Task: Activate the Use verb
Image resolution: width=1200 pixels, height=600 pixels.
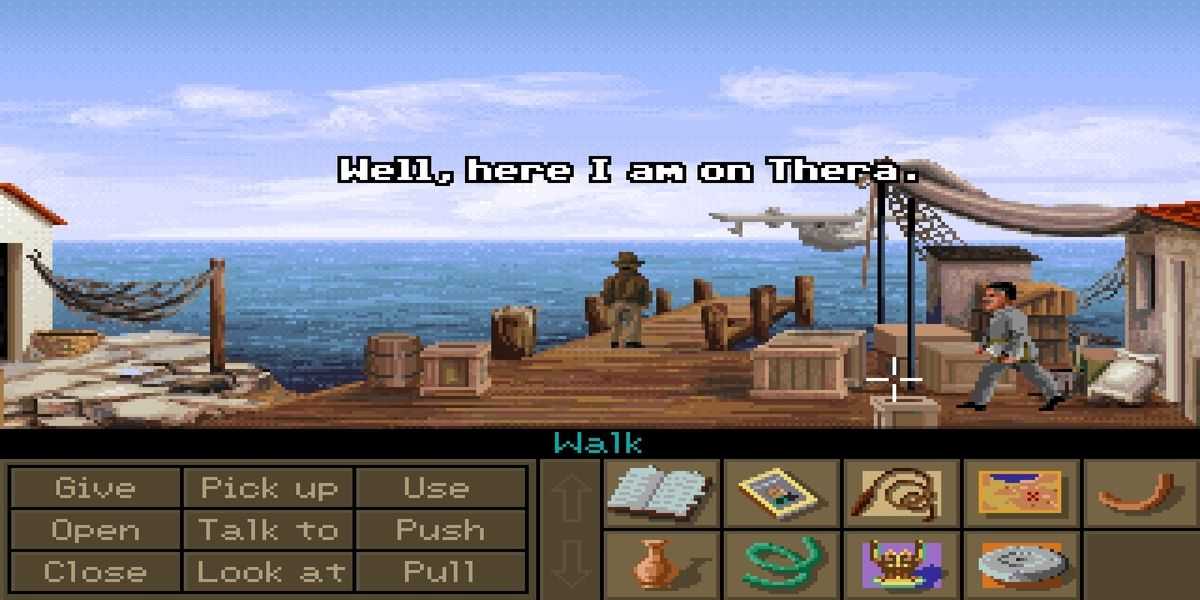Action: [x=437, y=488]
